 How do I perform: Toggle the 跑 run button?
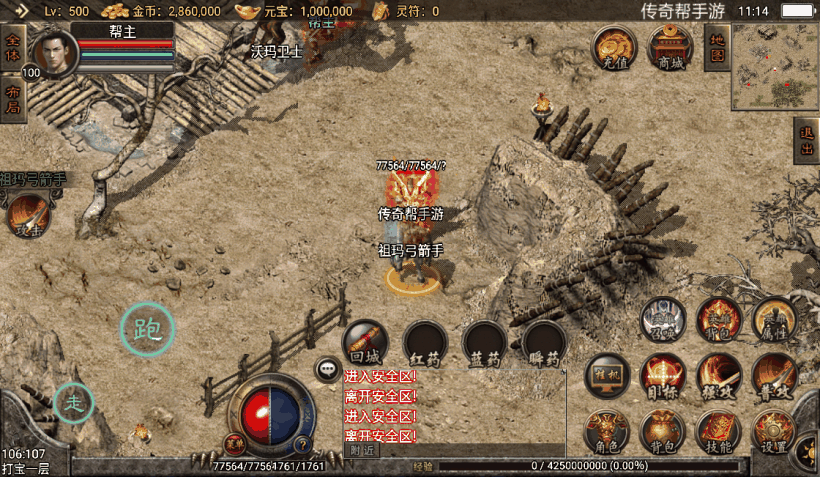pyautogui.click(x=147, y=329)
